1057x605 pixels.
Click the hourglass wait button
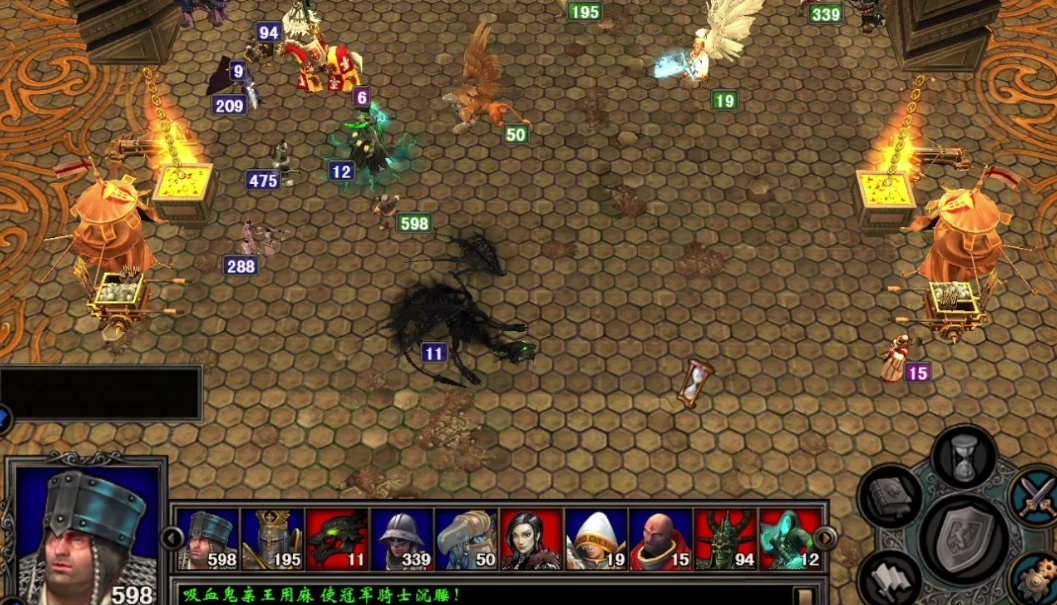(964, 459)
